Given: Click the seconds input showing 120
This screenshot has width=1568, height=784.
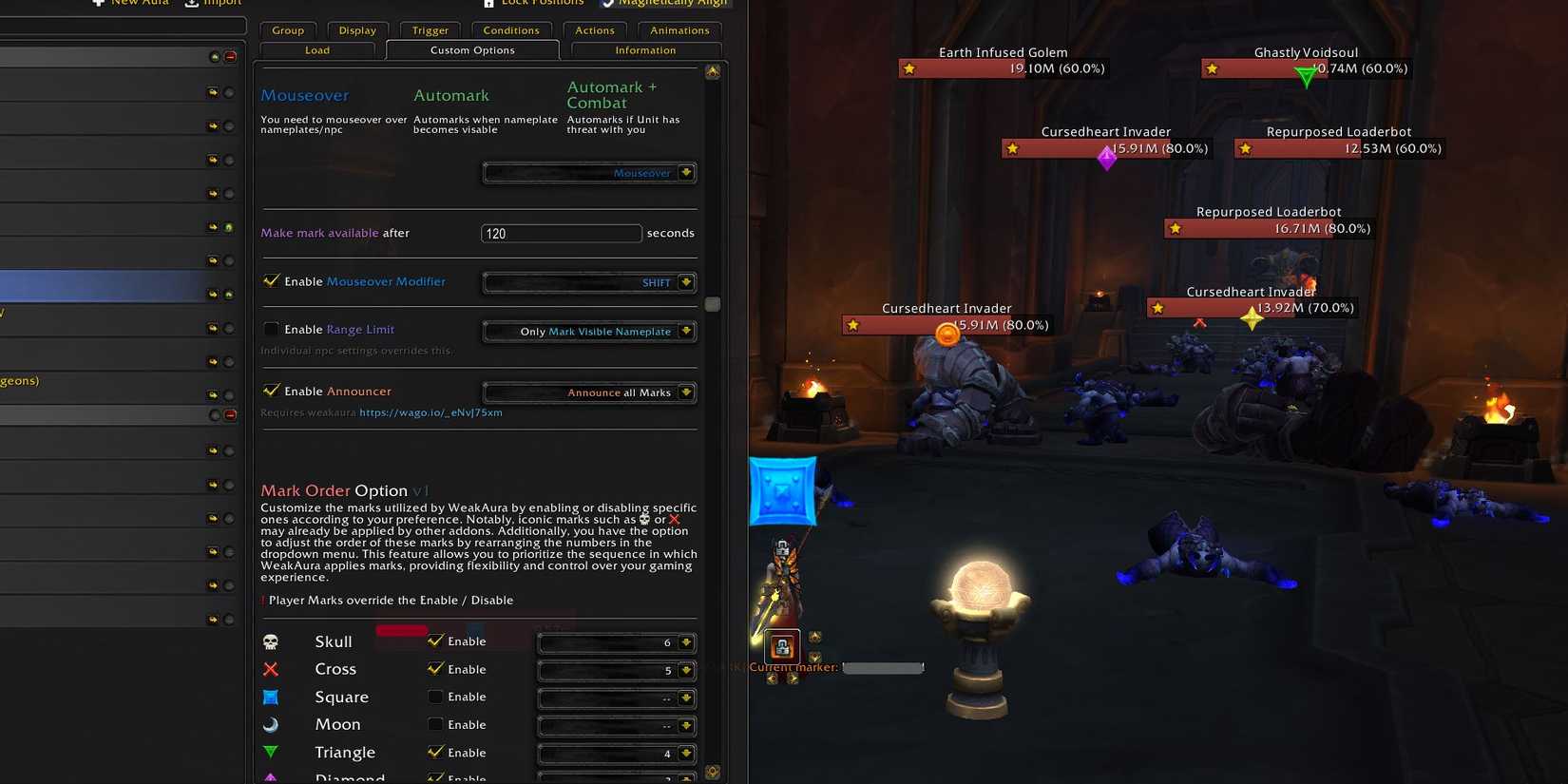Looking at the screenshot, I should (x=561, y=233).
